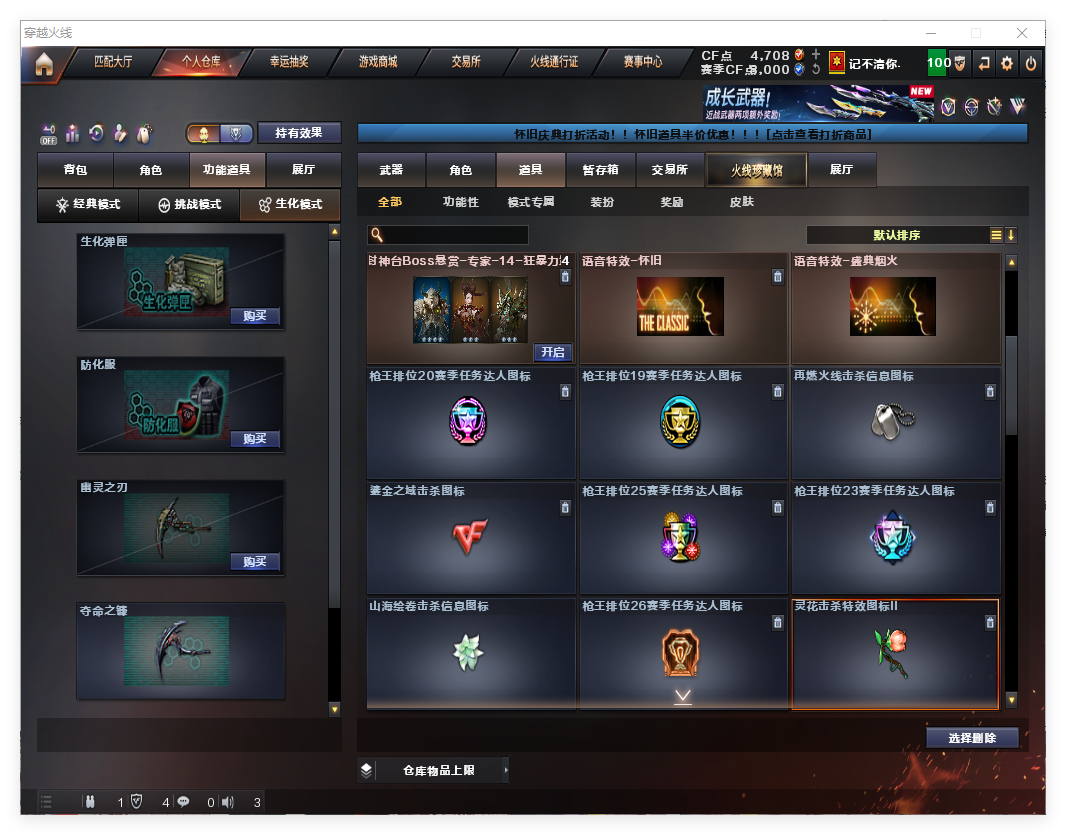Open the 游戏商城 game store
1066x835 pixels.
click(x=378, y=62)
